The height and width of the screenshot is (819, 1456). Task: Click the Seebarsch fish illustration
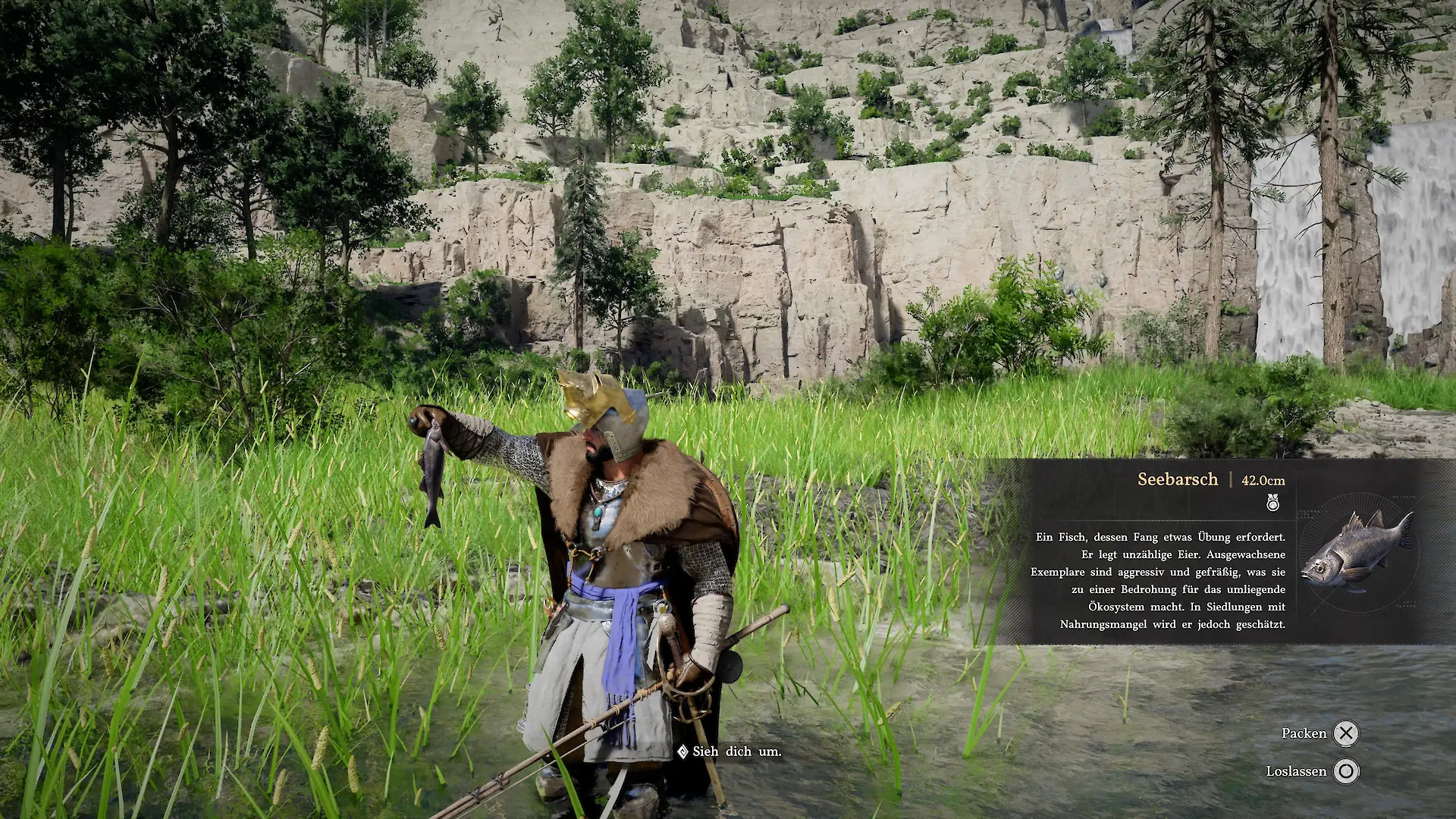(1357, 552)
